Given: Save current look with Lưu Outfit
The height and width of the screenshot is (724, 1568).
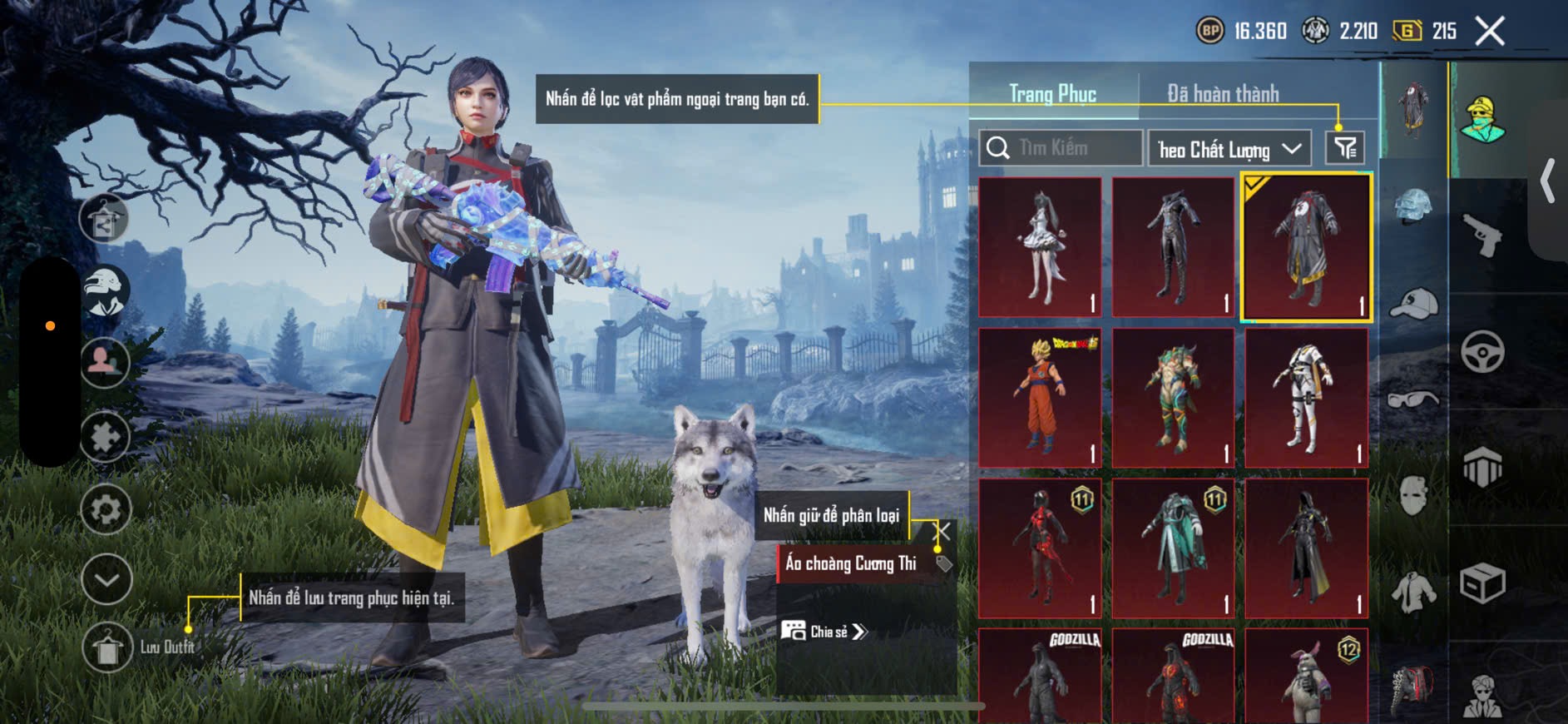Looking at the screenshot, I should click(x=107, y=647).
